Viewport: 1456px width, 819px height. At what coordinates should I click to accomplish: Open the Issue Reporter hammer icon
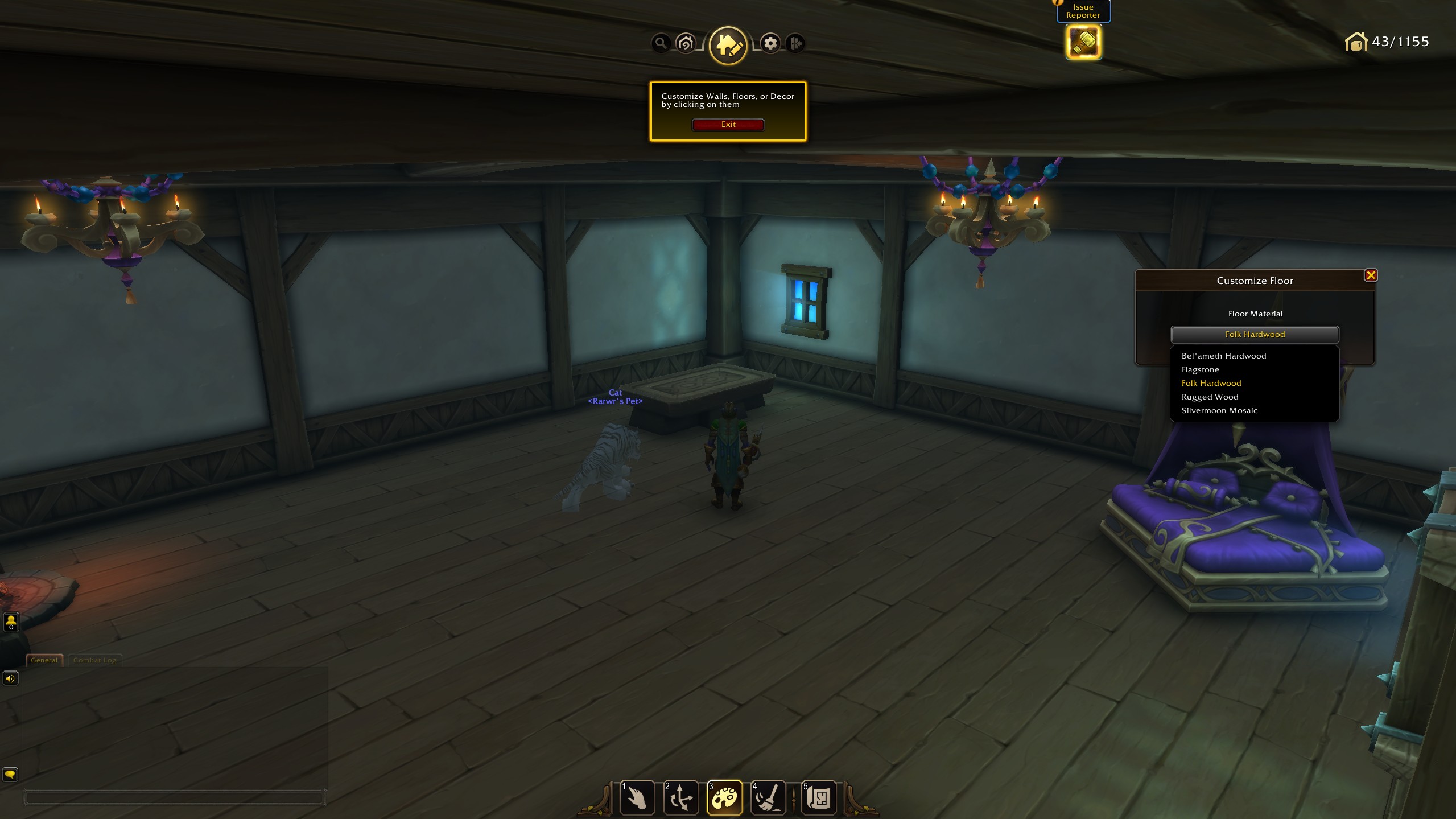[1083, 42]
